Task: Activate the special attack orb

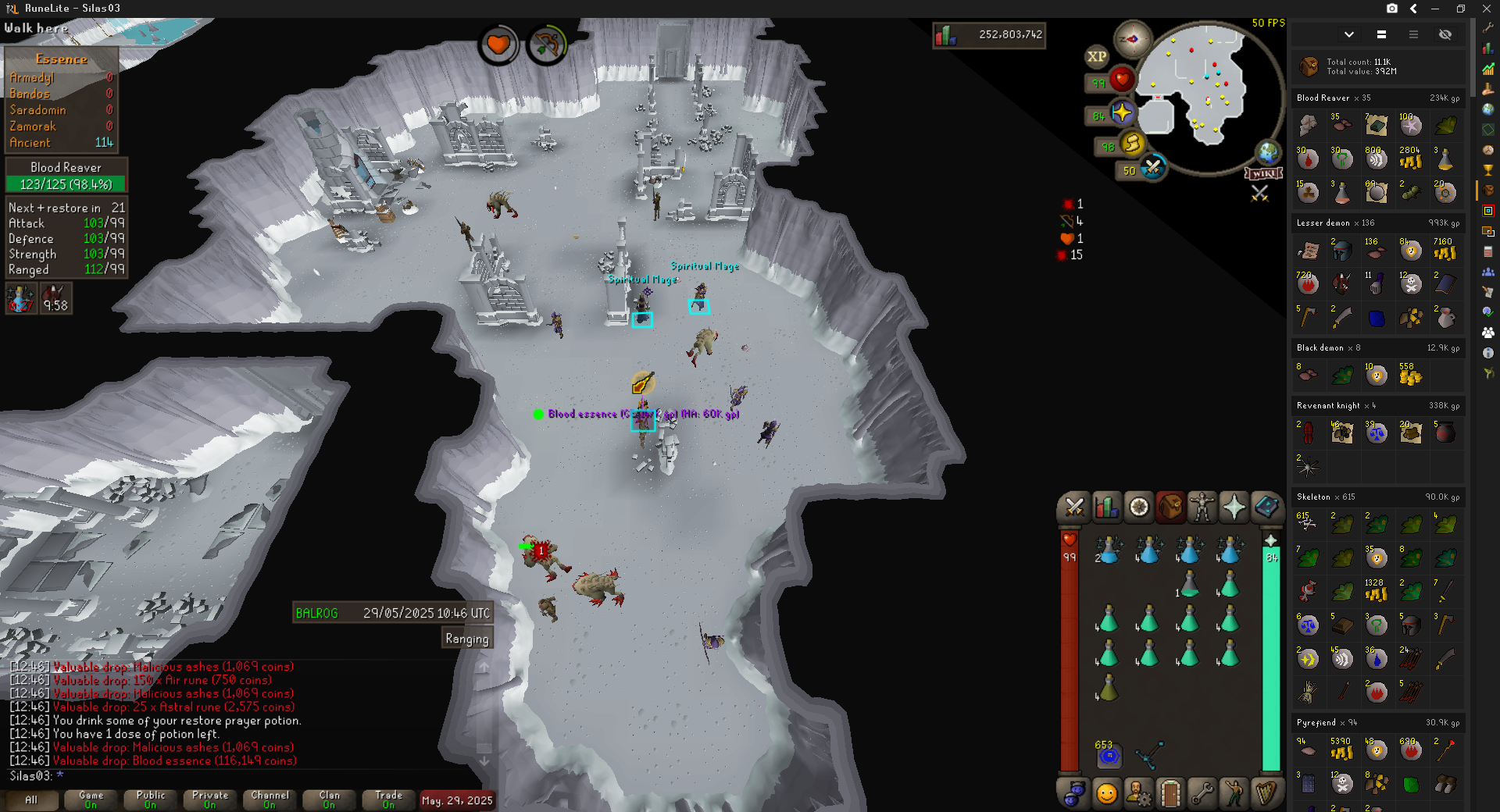Action: coord(1152,166)
